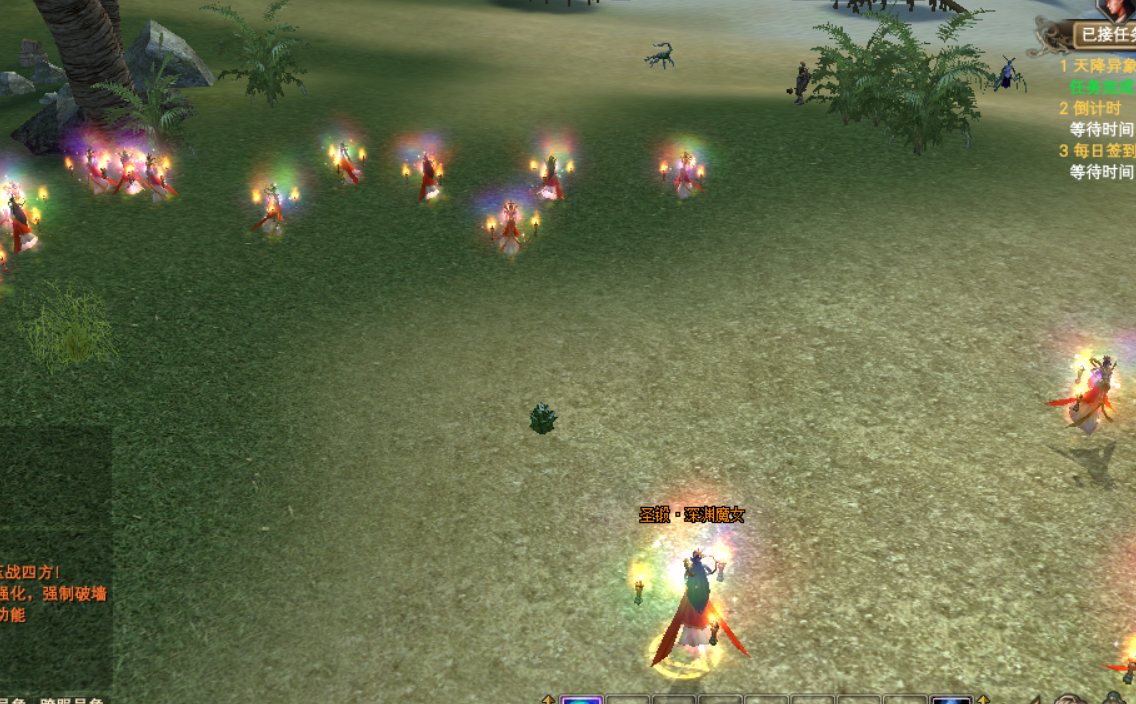
Task: Select the 倒计时 quest entry
Action: (x=1096, y=108)
